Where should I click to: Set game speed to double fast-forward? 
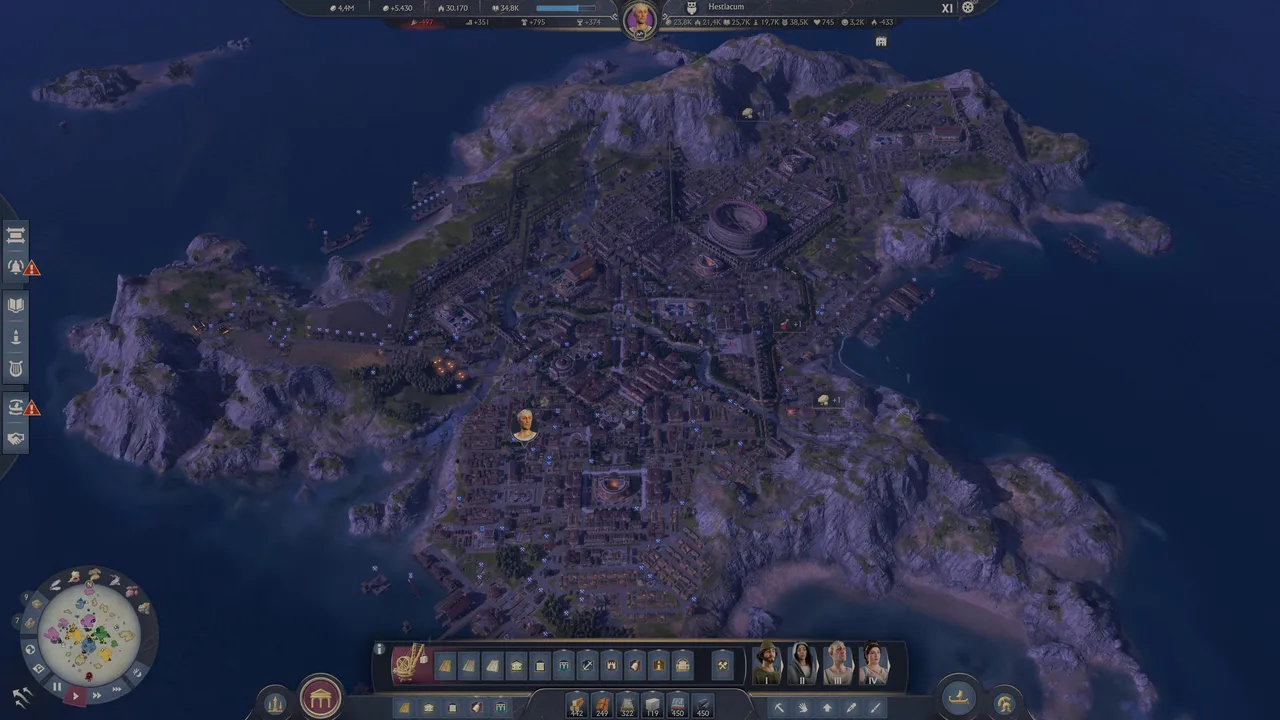tap(98, 694)
